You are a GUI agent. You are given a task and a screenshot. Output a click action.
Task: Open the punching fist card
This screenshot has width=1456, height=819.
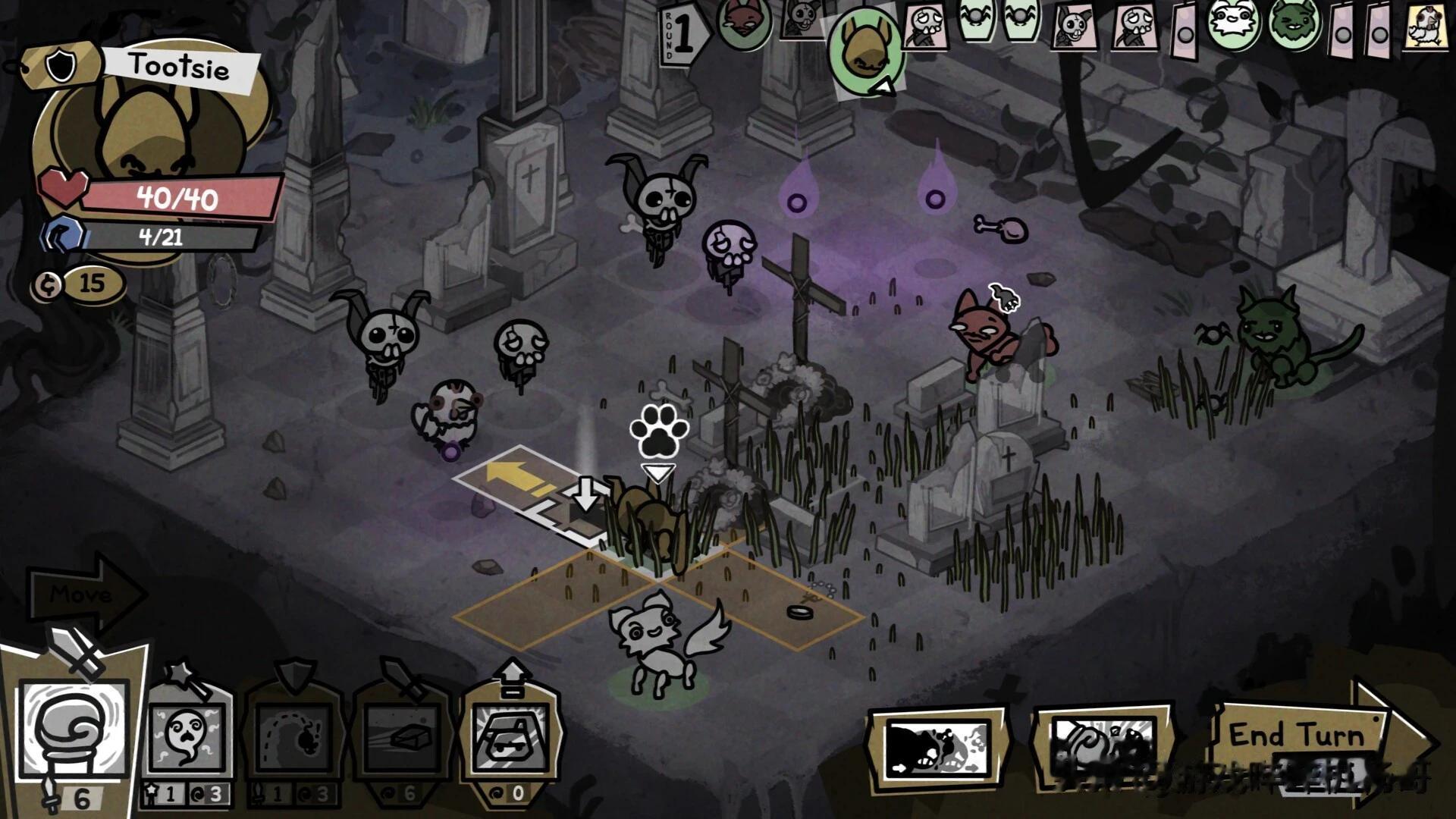(x=1103, y=745)
